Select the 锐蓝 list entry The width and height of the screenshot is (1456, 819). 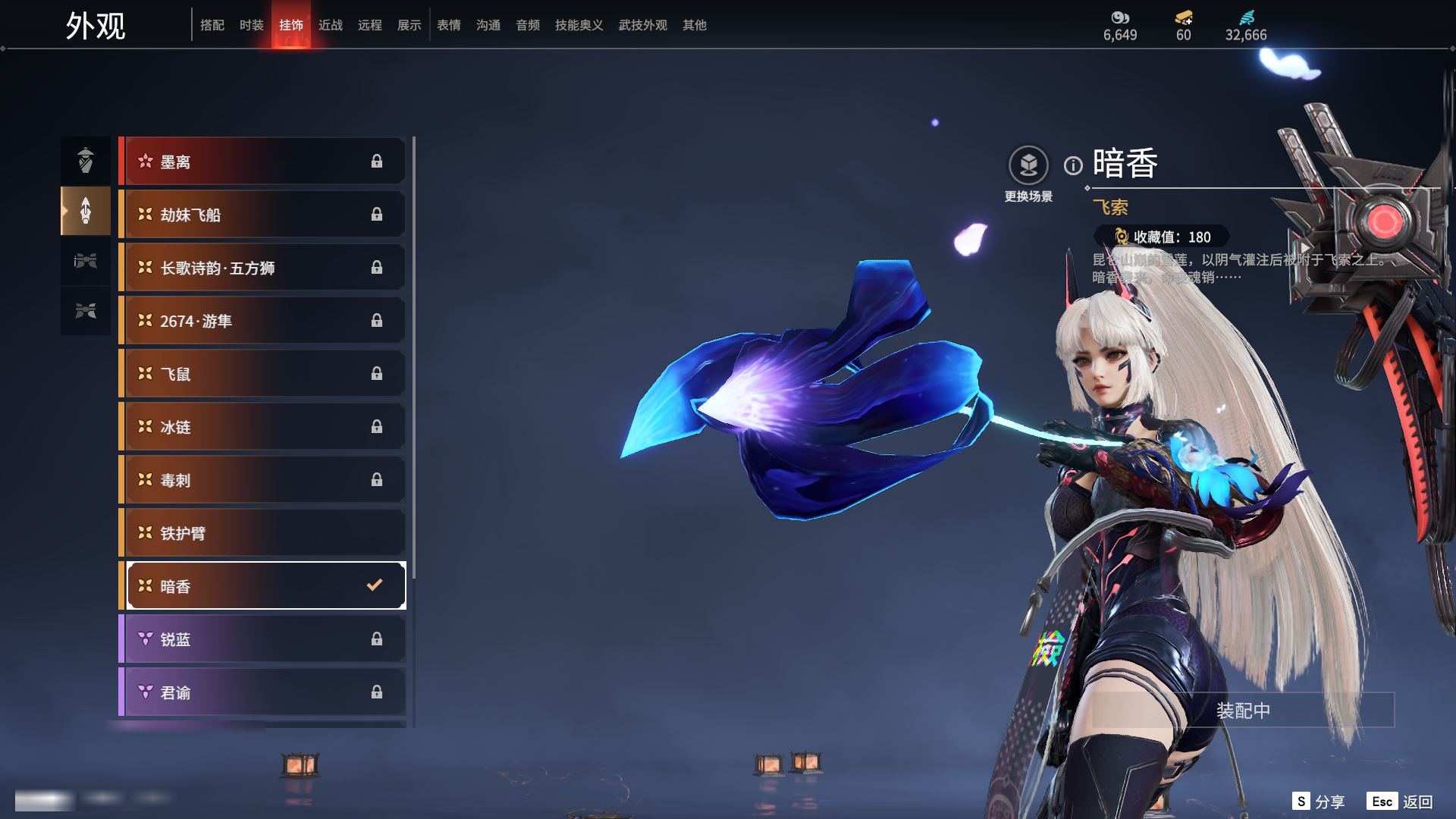[262, 639]
